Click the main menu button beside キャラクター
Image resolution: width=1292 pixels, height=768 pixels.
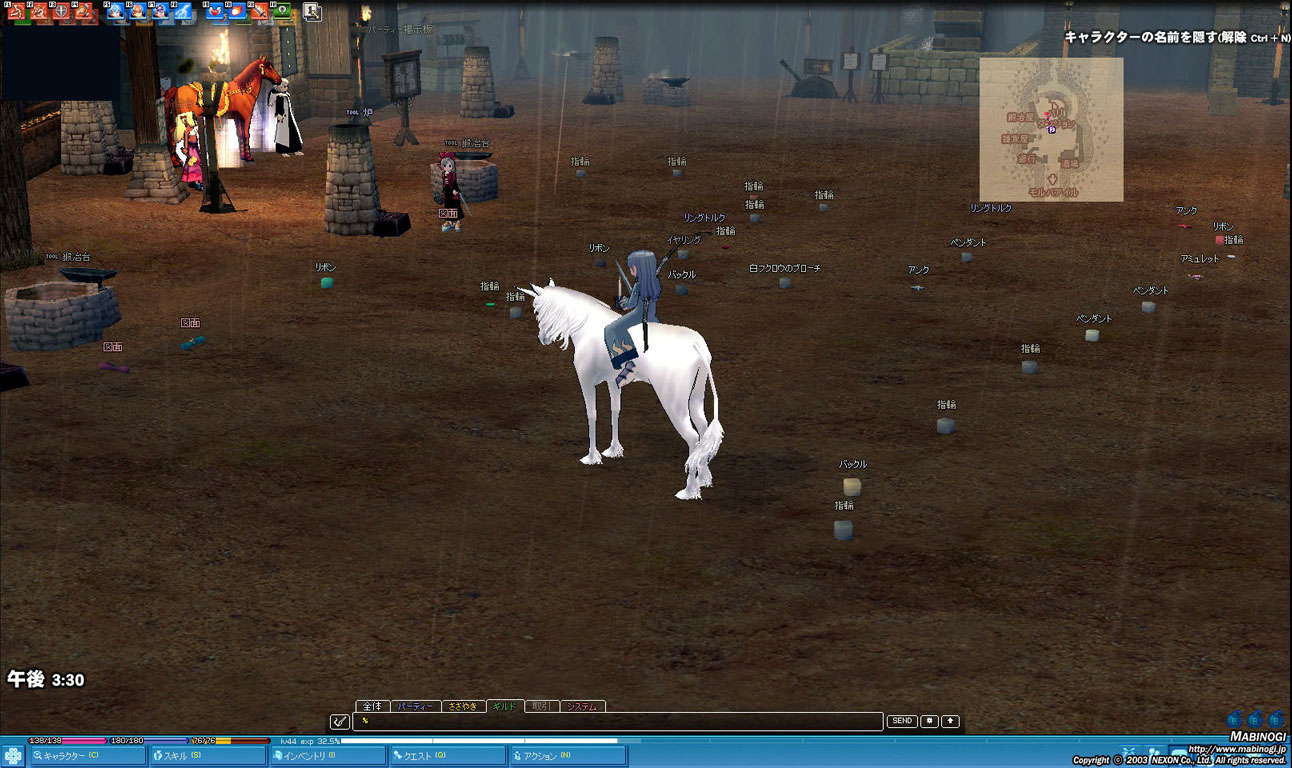pyautogui.click(x=13, y=756)
